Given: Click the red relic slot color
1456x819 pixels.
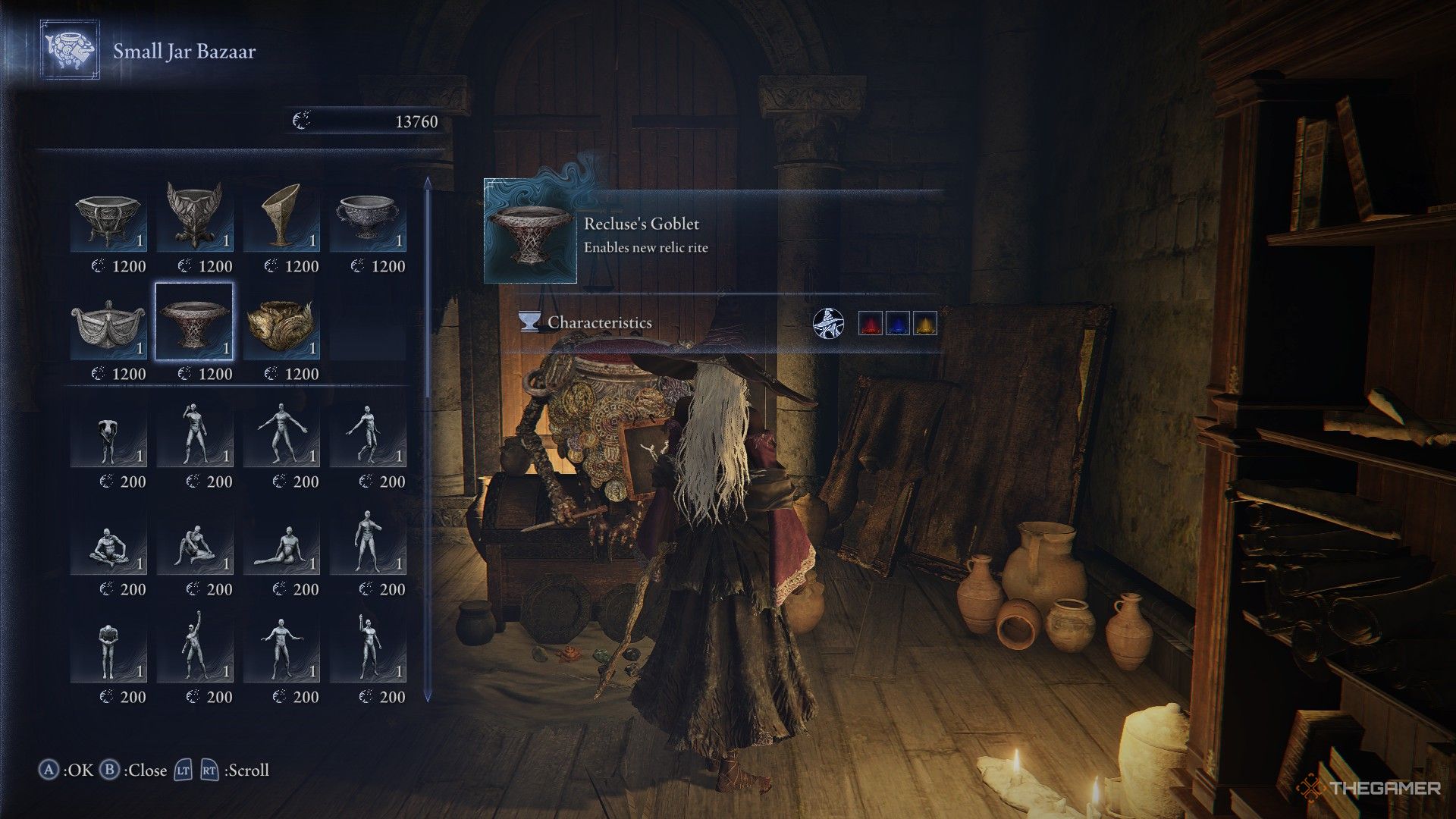Looking at the screenshot, I should [x=871, y=323].
